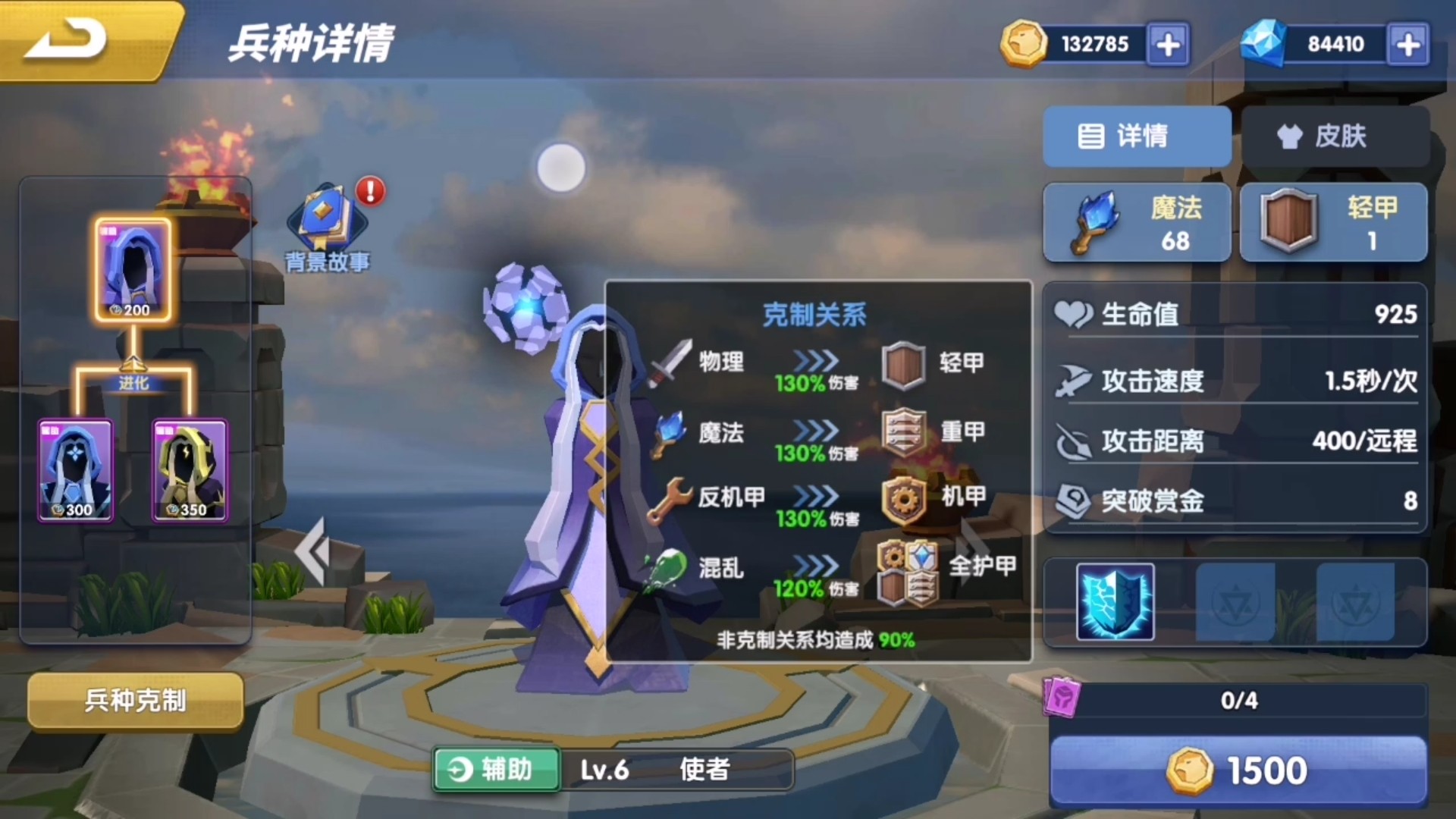Viewport: 1456px width, 819px height.
Task: Choose the 300-cost blue evolution unit
Action: [x=76, y=470]
